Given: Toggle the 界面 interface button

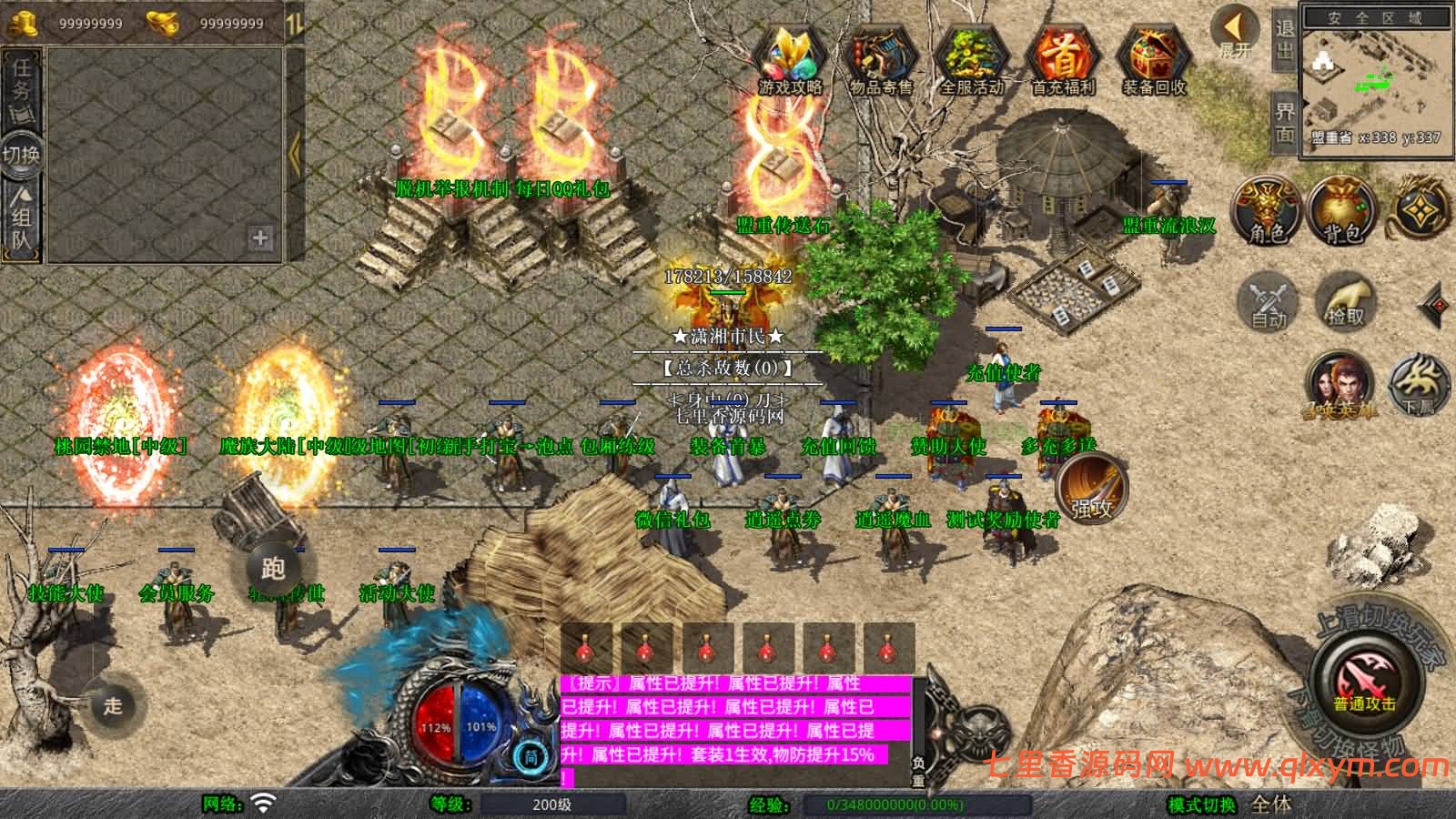Looking at the screenshot, I should point(1284,122).
